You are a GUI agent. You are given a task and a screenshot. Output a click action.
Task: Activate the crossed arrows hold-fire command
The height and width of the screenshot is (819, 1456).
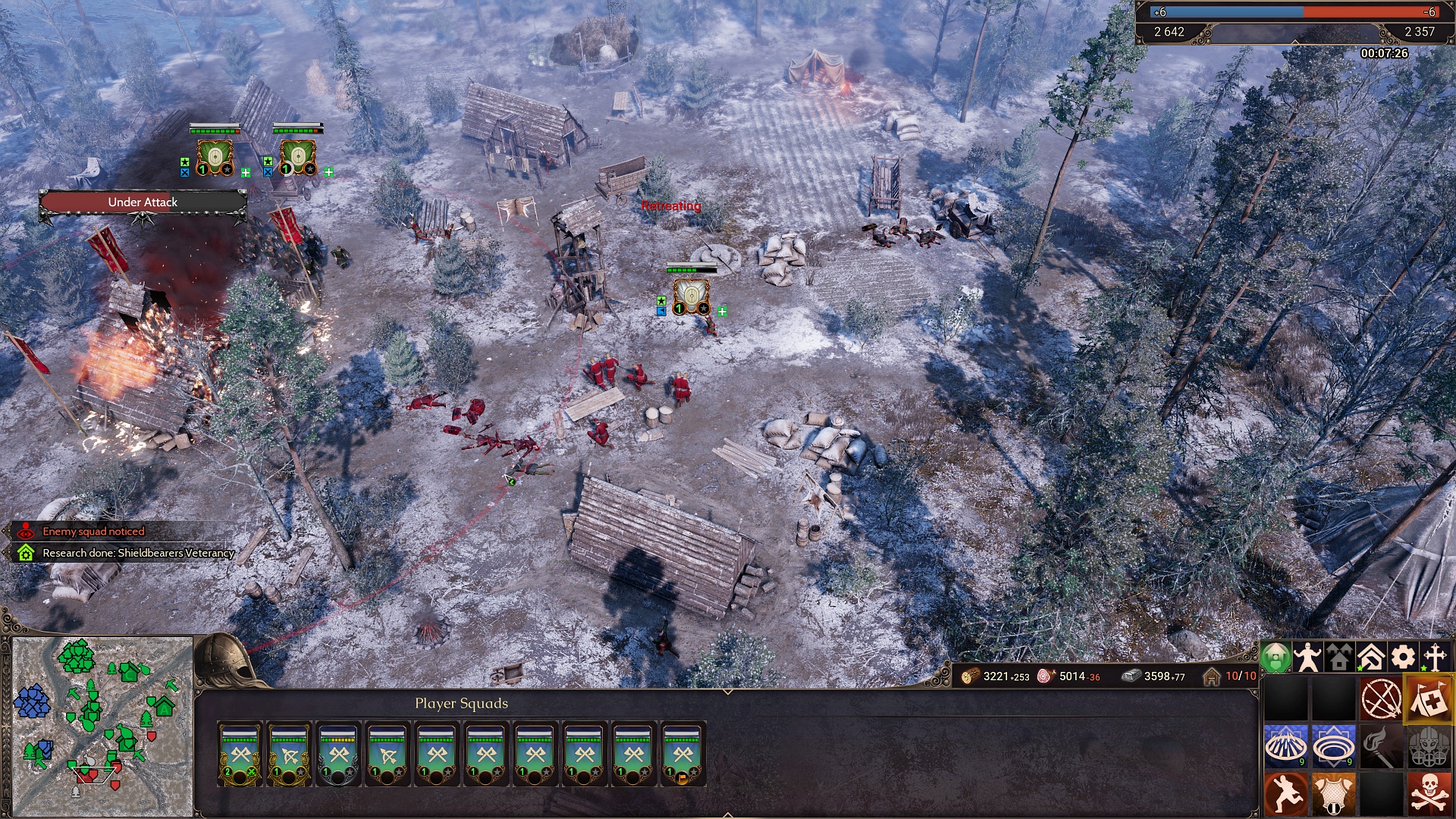click(x=1381, y=698)
